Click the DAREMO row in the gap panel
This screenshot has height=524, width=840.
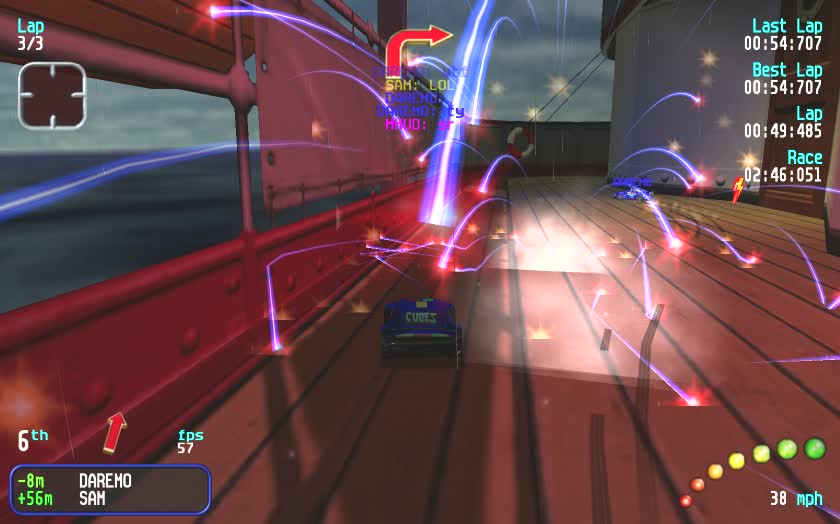coord(110,481)
